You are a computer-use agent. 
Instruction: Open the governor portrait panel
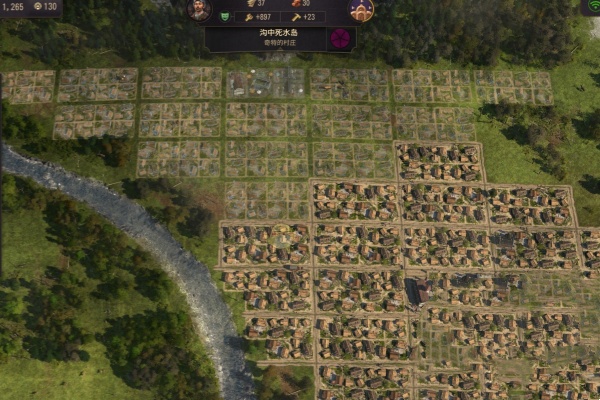click(200, 10)
